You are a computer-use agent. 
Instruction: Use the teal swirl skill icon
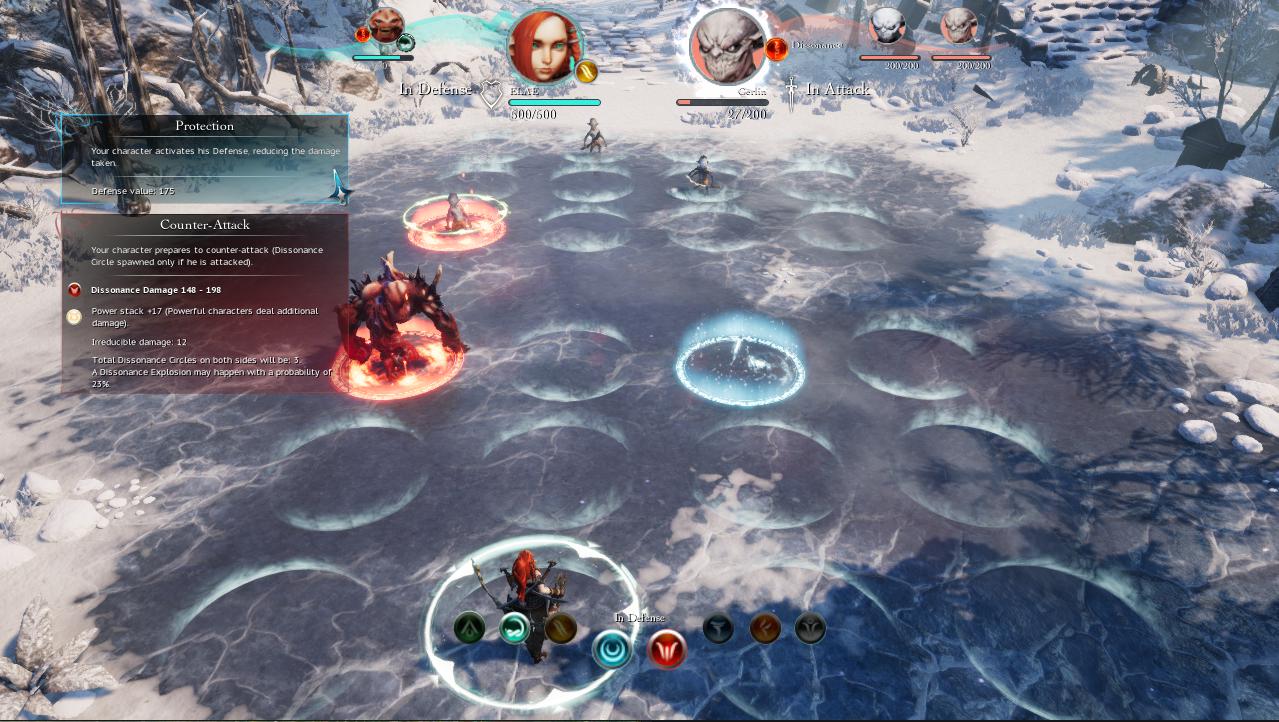click(x=514, y=628)
